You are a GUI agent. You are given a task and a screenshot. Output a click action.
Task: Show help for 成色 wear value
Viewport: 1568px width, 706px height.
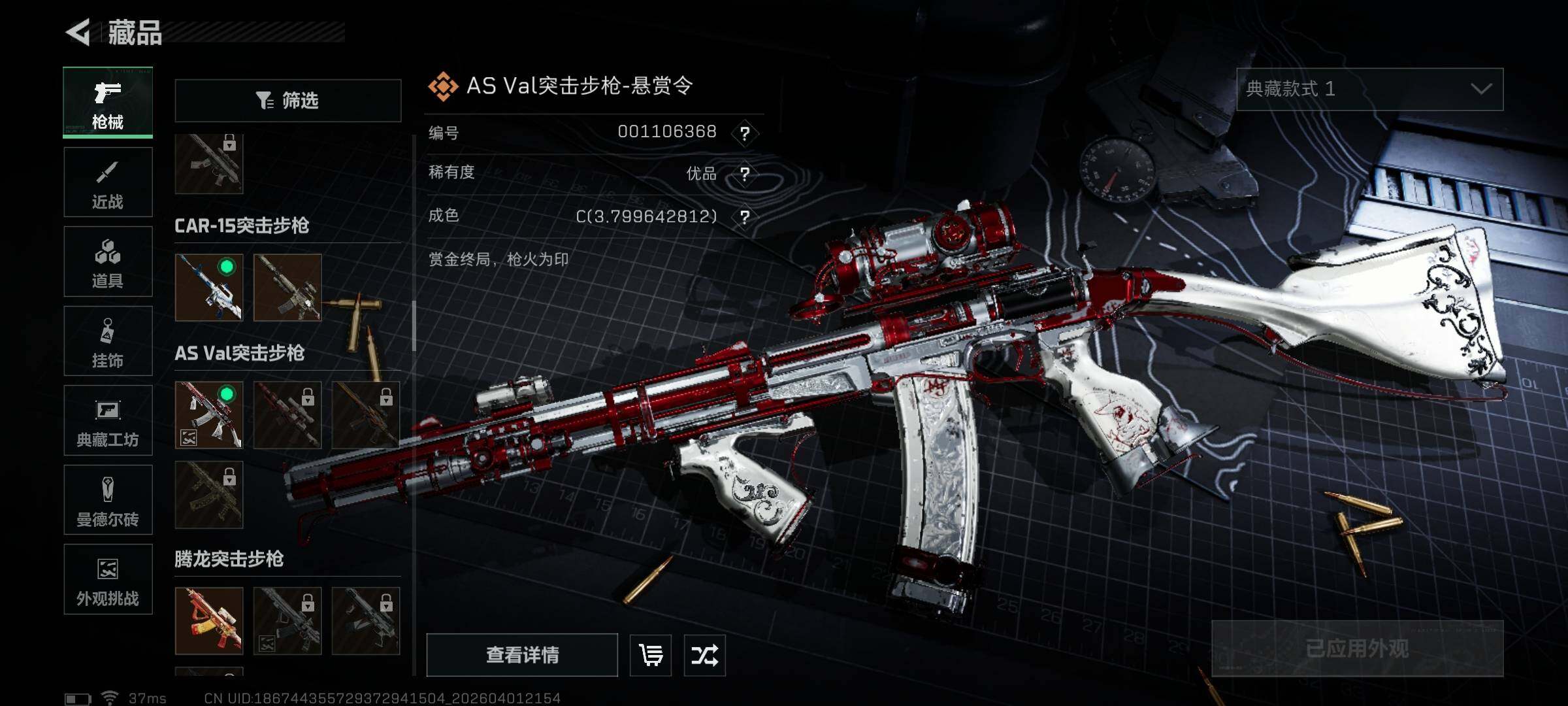(745, 217)
